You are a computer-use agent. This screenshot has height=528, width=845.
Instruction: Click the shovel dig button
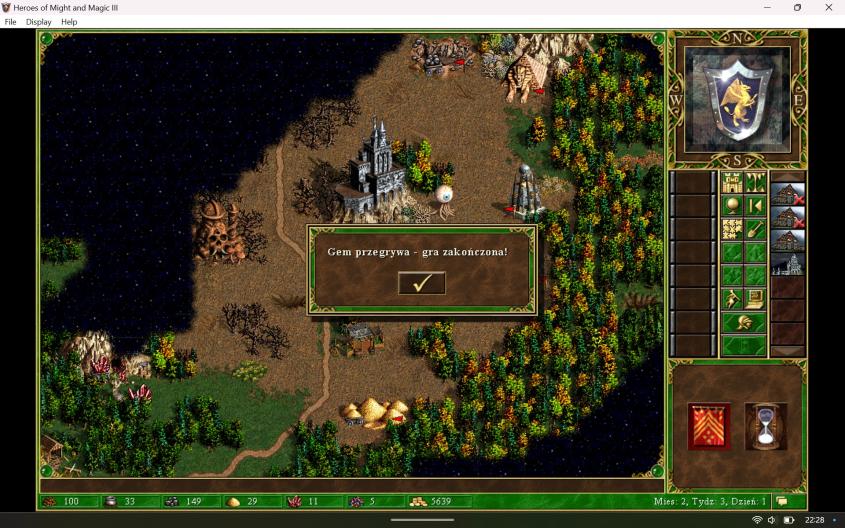click(x=755, y=229)
